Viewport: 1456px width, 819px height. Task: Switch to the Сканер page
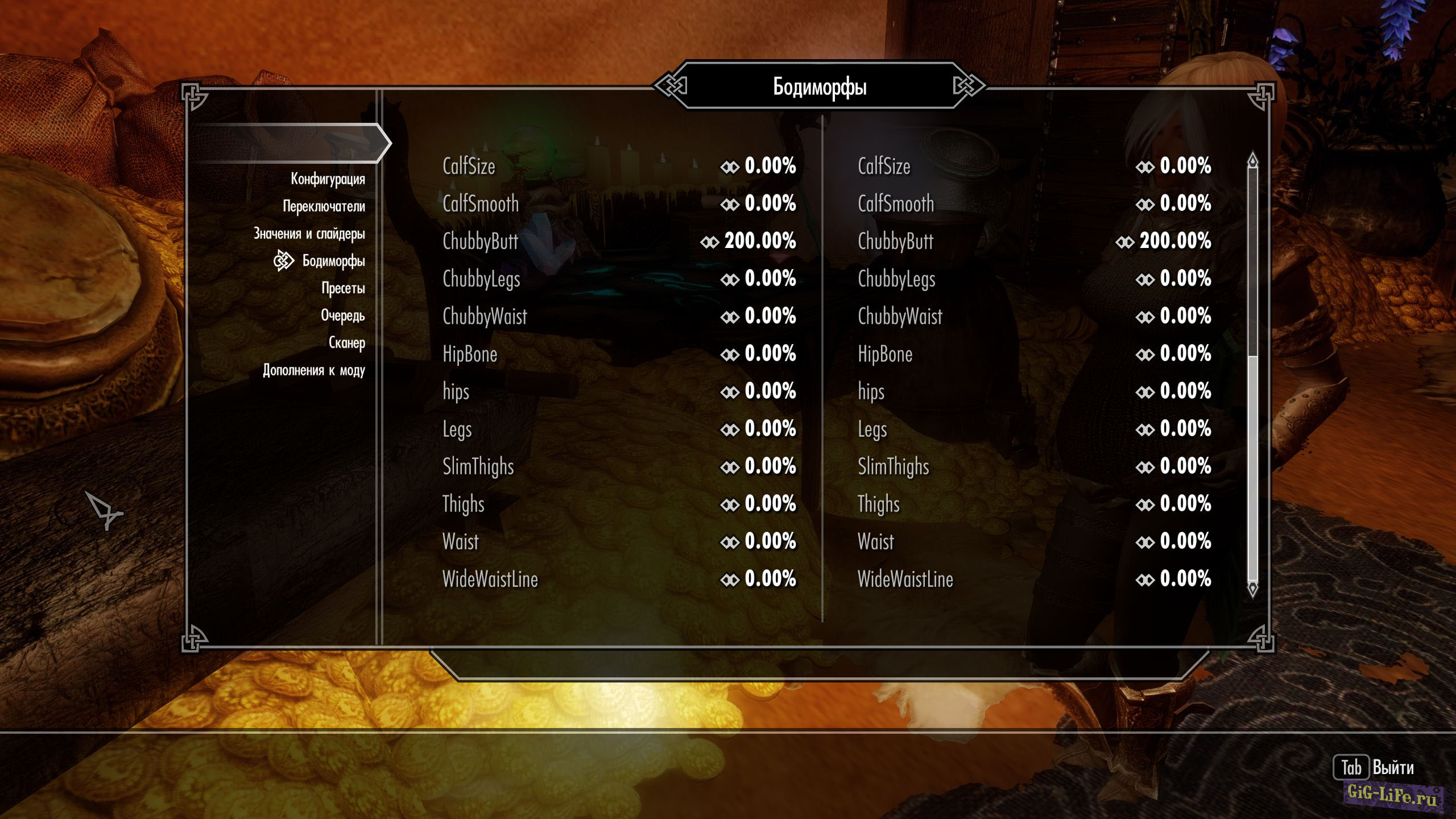coord(346,343)
